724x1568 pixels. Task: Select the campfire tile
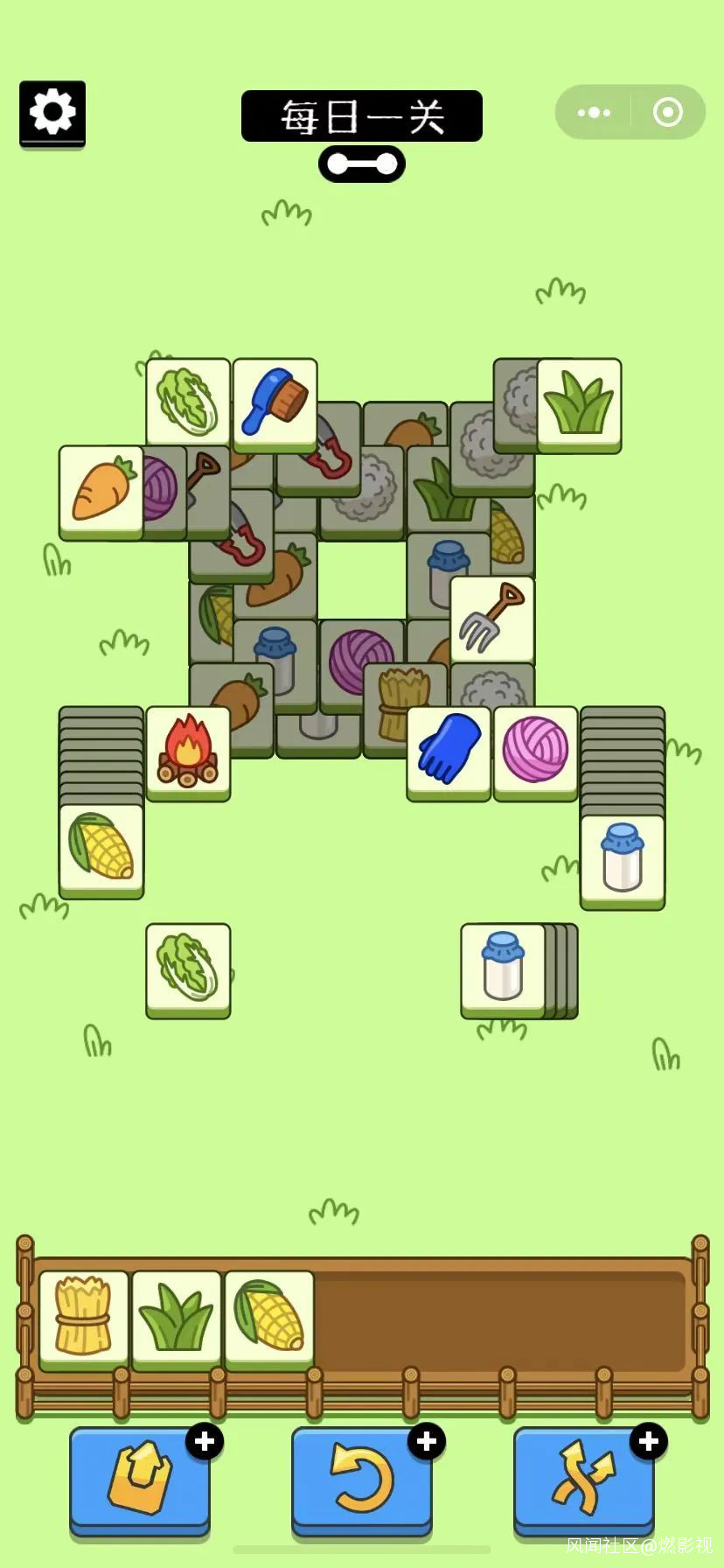point(188,751)
